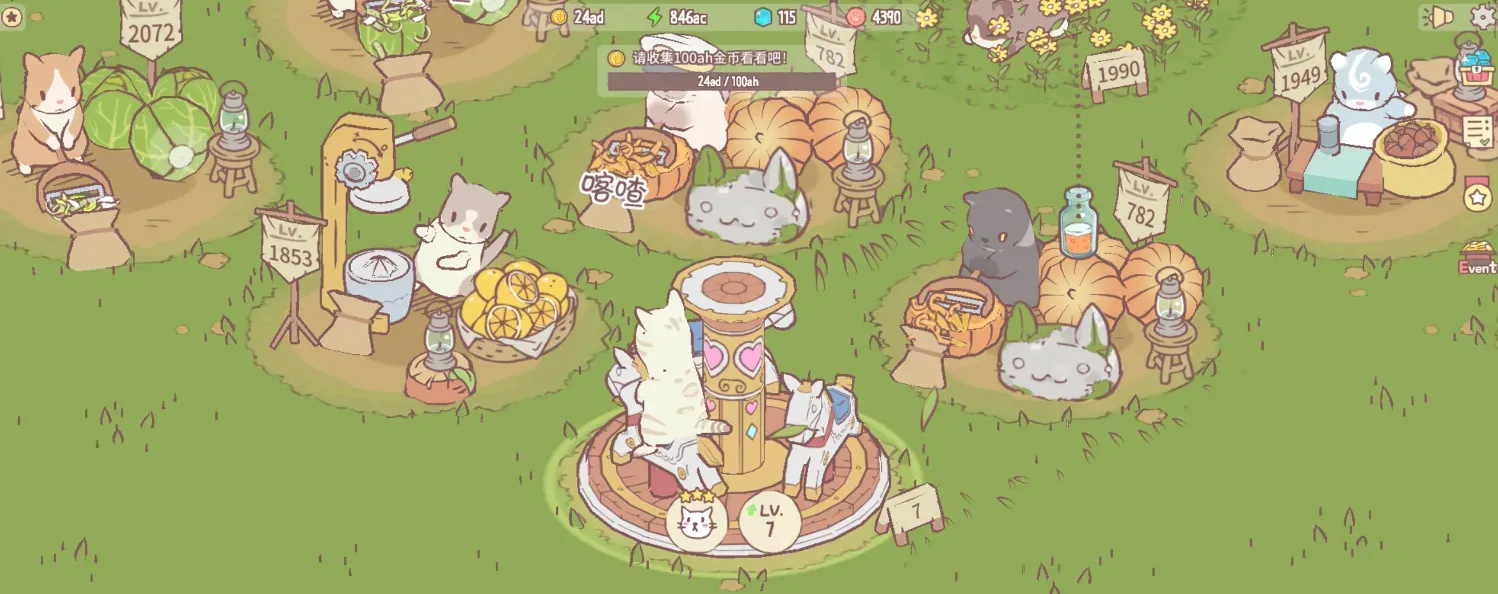
Task: Open the checklist quest scroll
Action: [1479, 132]
